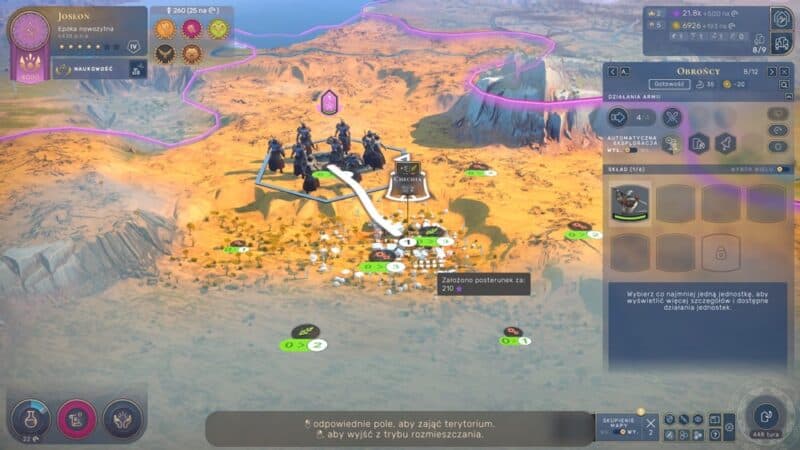Open the help question mark button
Screen dimensions: 800x450
(715, 435)
